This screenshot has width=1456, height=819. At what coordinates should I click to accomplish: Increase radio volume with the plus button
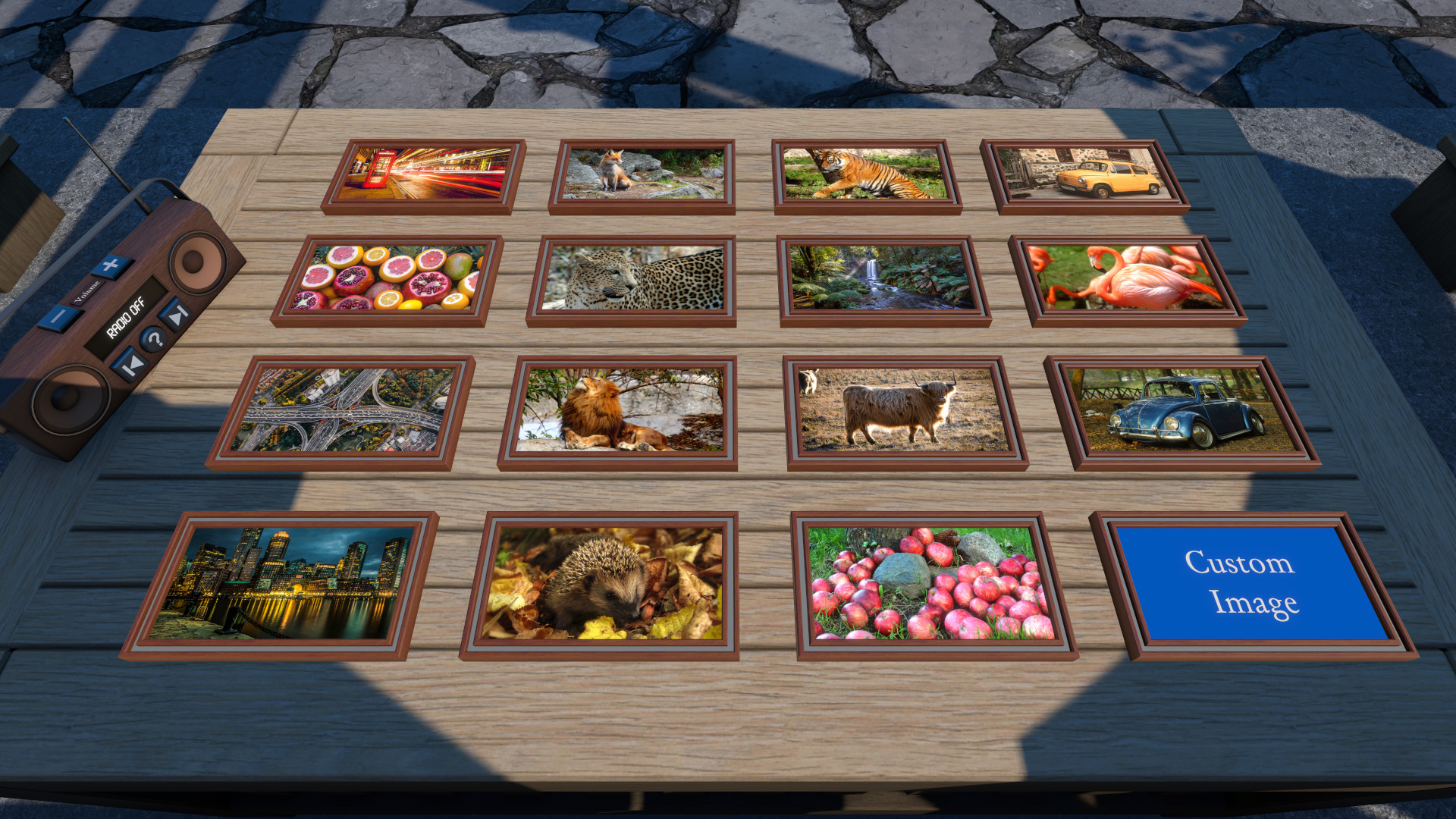coord(111,265)
